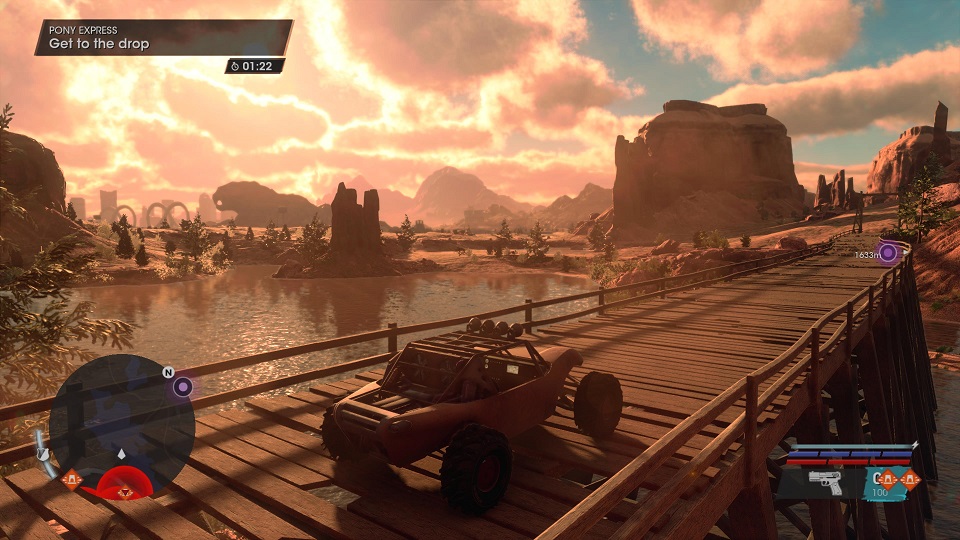Click the purple waypoint marker labeled 1633m
The width and height of the screenshot is (960, 540).
tap(888, 253)
